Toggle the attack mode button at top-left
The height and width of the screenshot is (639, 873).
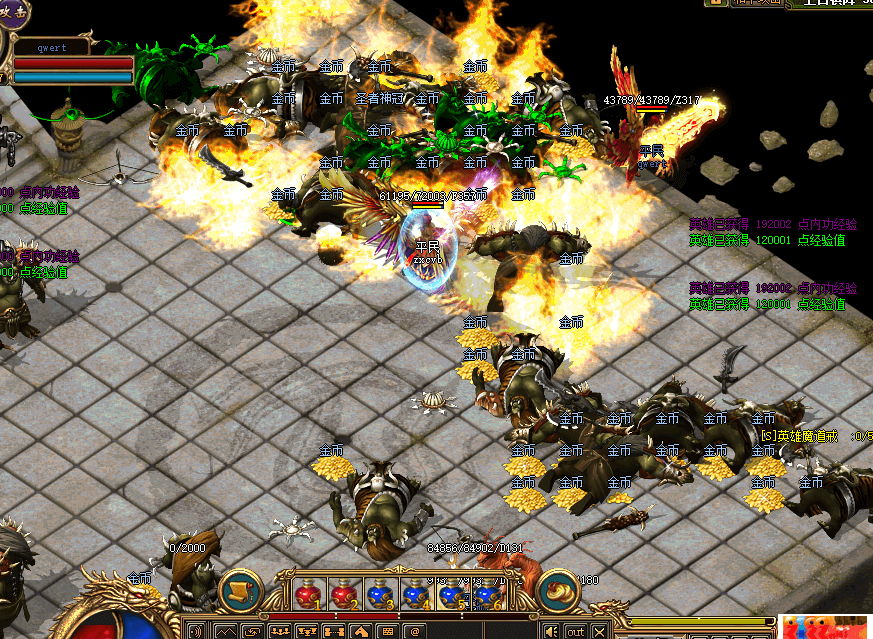[x=12, y=12]
